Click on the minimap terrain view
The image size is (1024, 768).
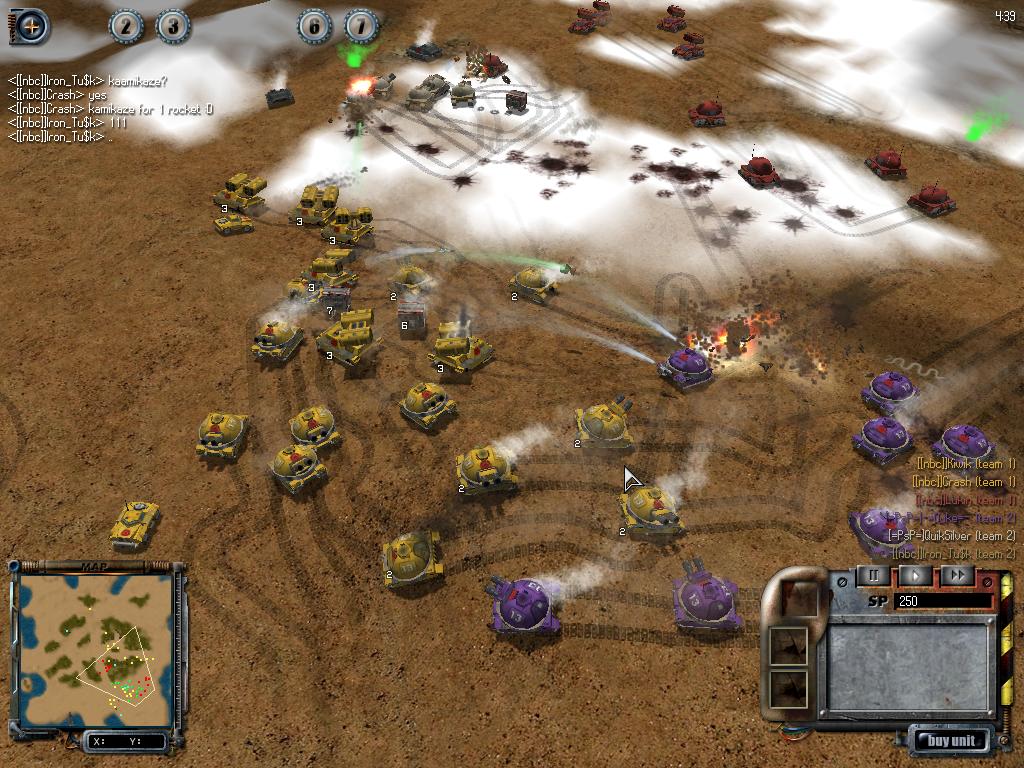[97, 648]
